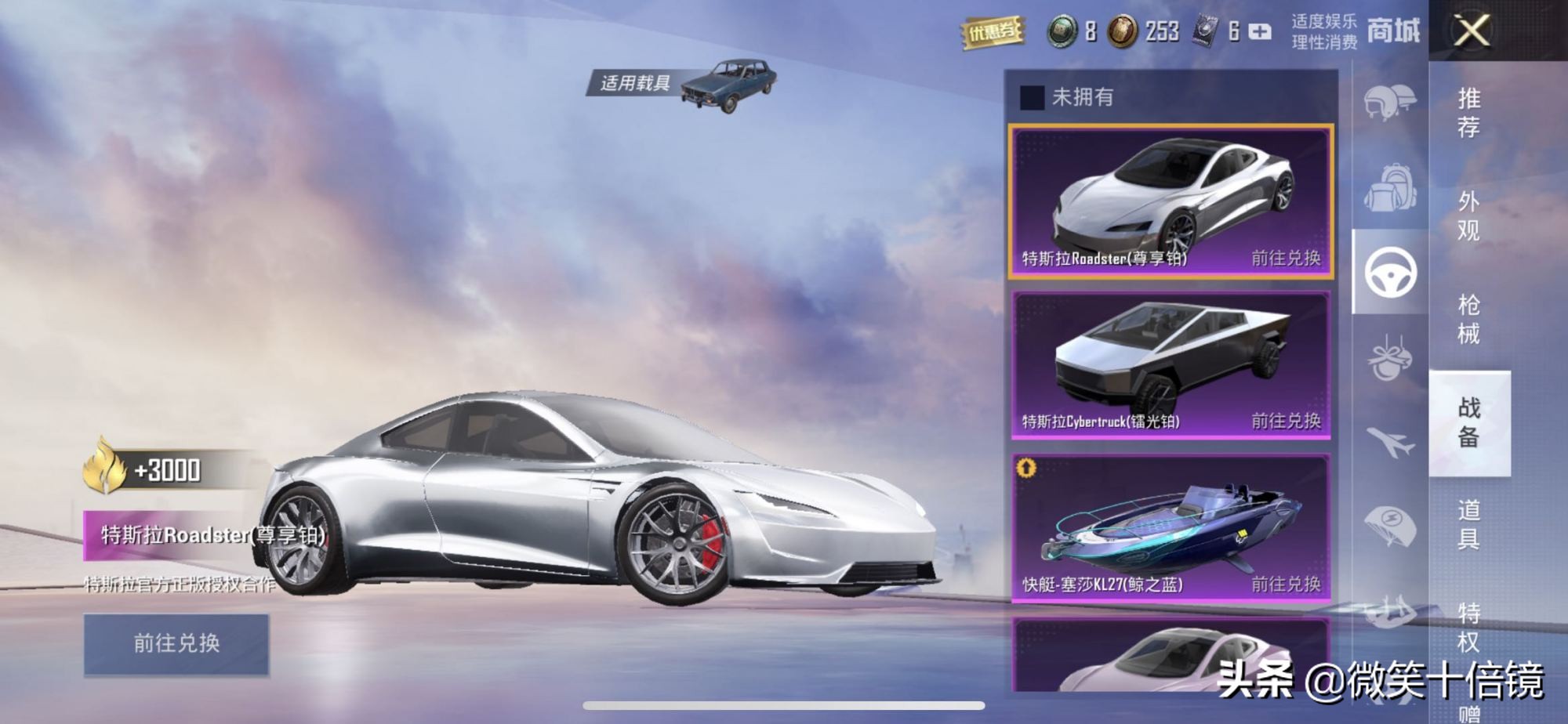Viewport: 1568px width, 724px height.
Task: Open the 特权 tab
Action: (1468, 628)
